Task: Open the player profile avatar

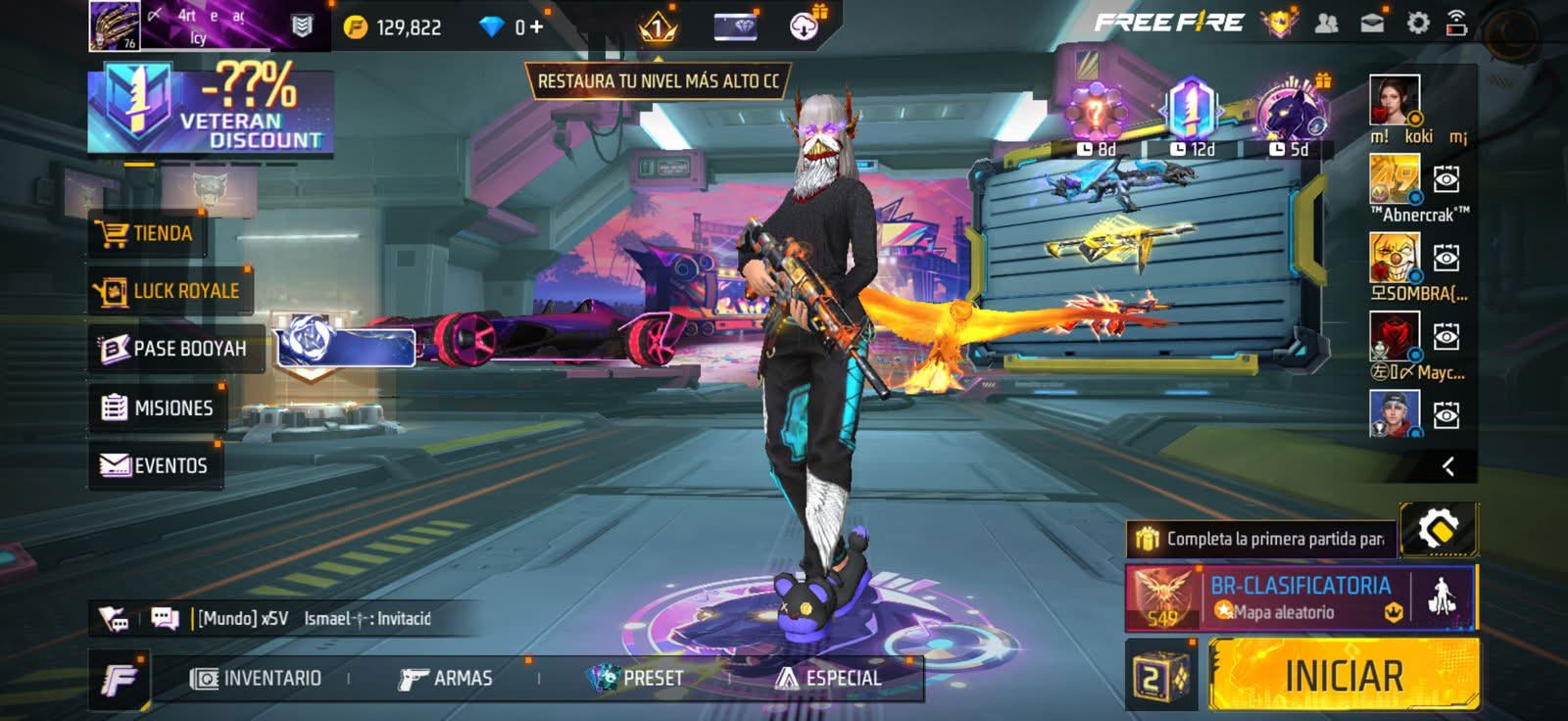Action: click(115, 25)
